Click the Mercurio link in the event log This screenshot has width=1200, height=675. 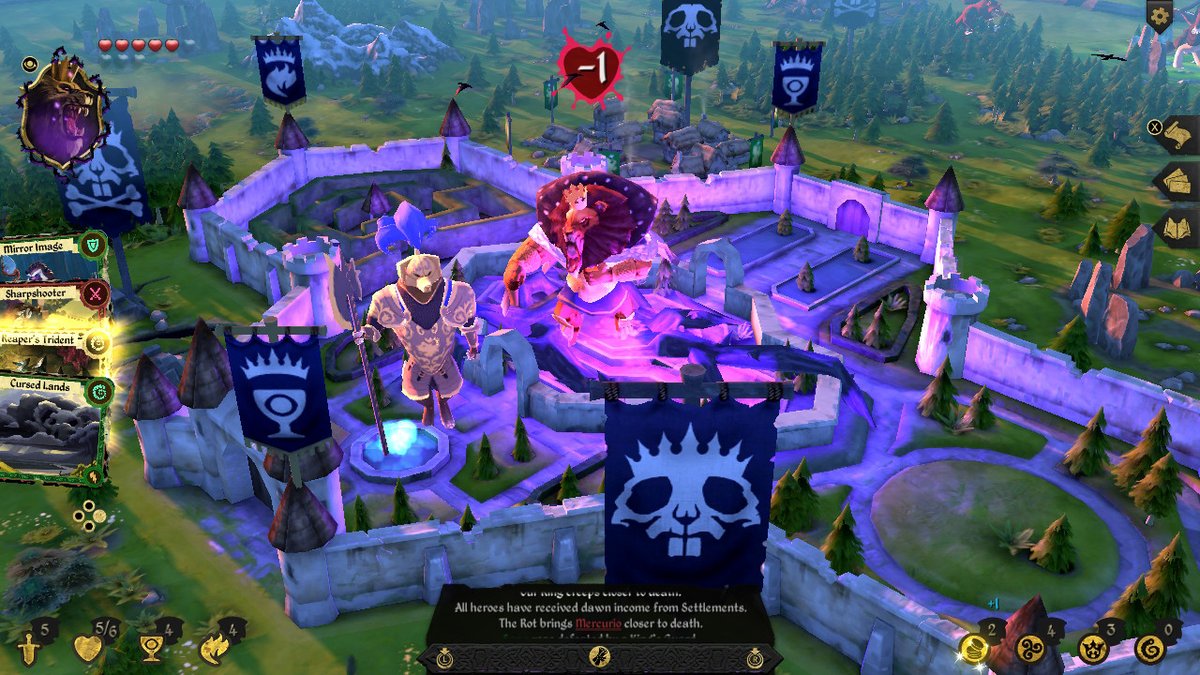click(x=598, y=624)
